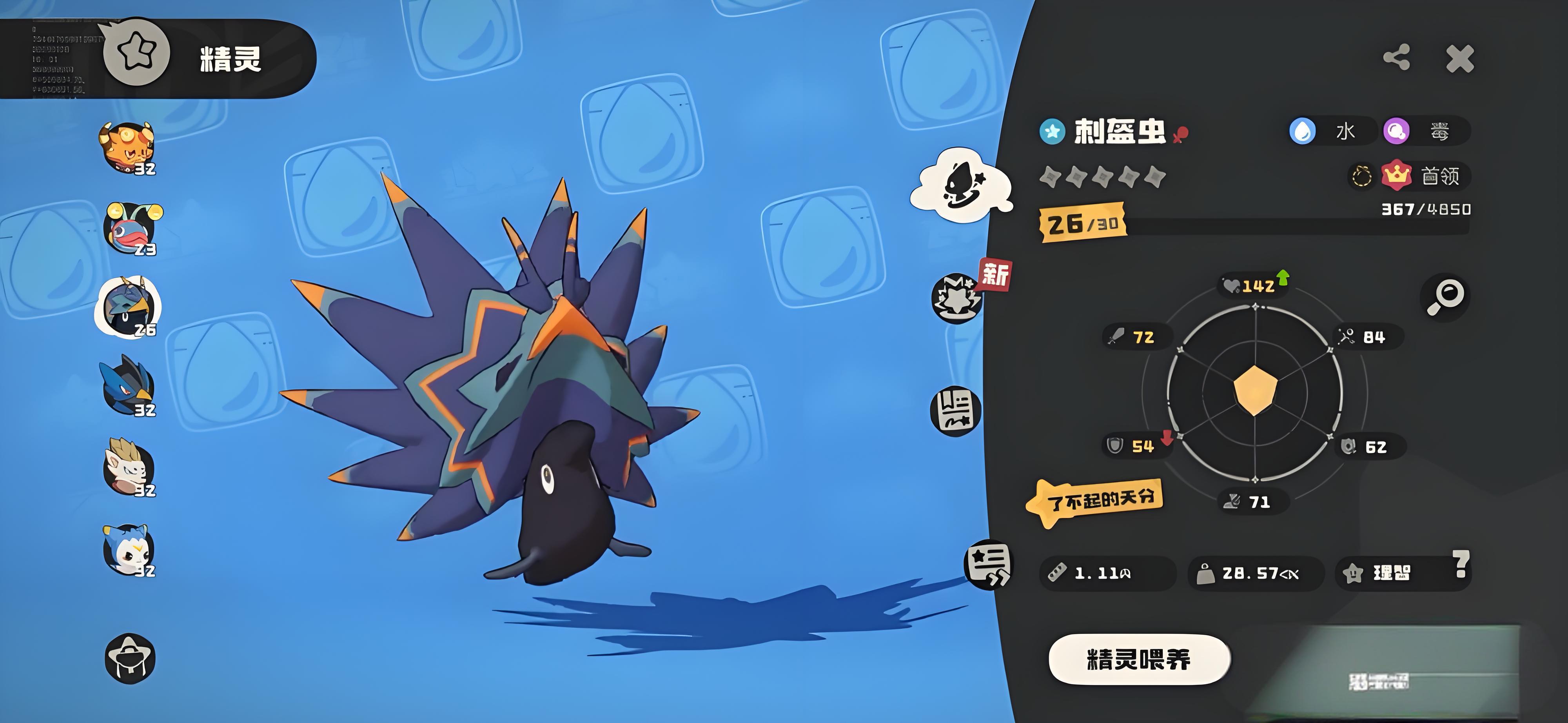The image size is (1568, 723).
Task: Switch to the tab marked 新
Action: click(958, 298)
